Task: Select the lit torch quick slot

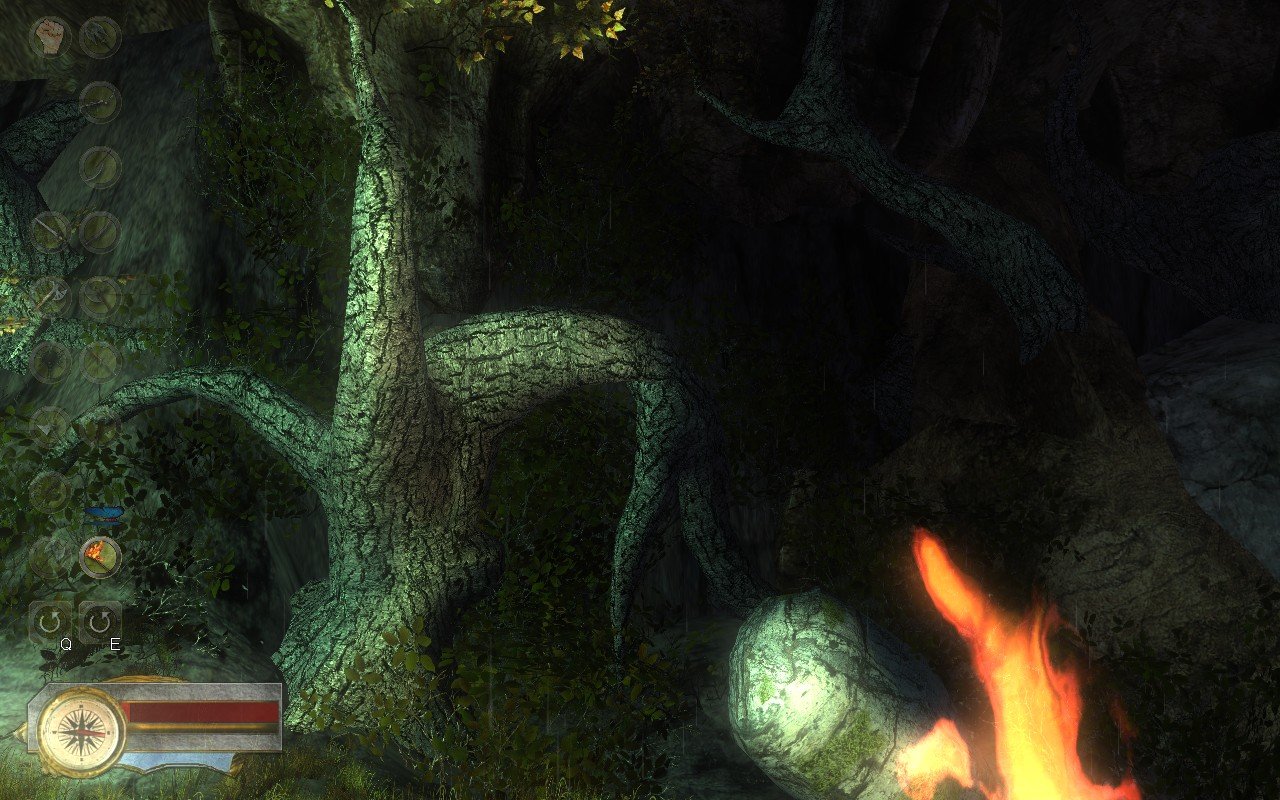Action: click(x=99, y=554)
